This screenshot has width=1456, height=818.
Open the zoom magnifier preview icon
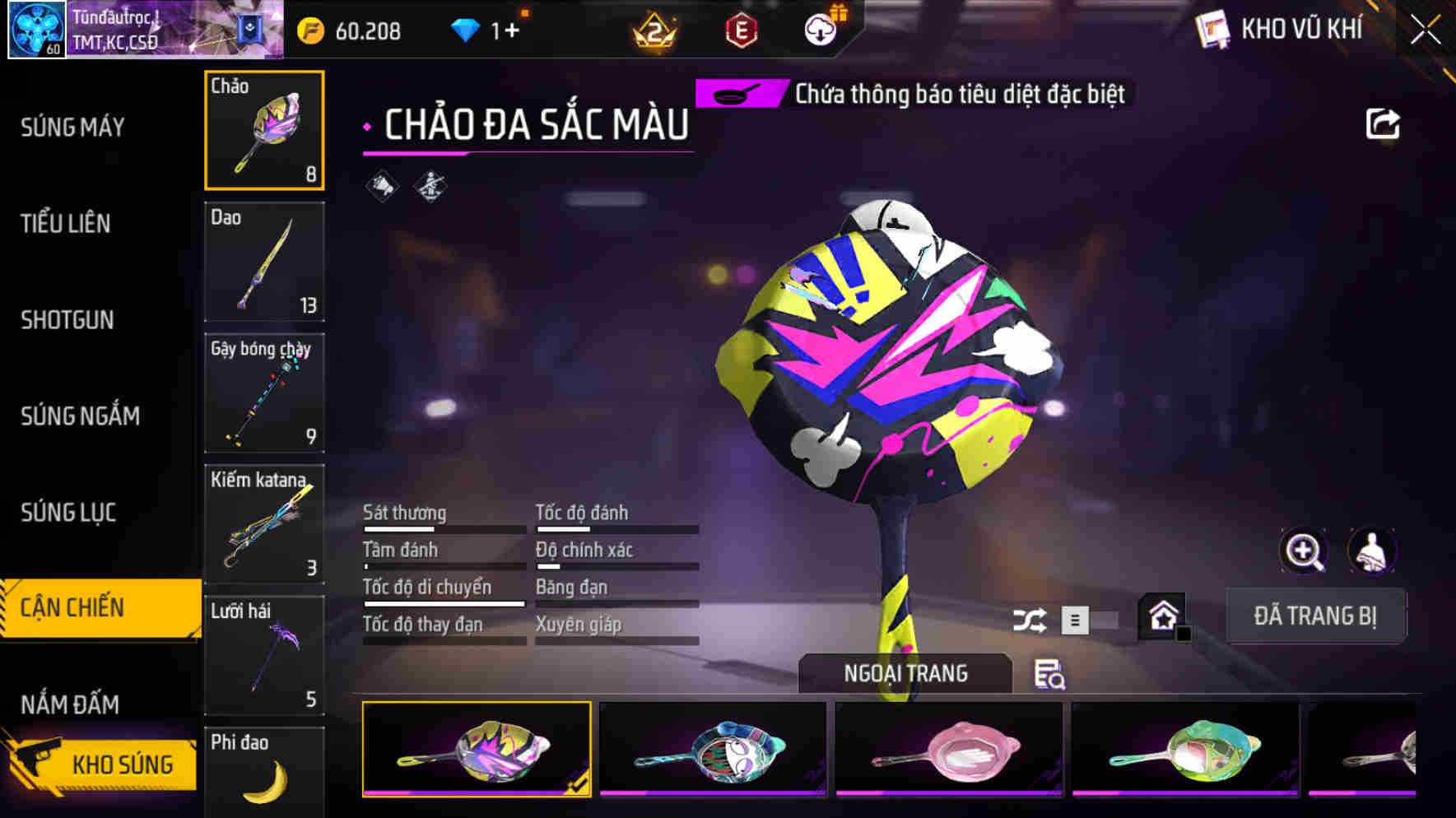[x=1305, y=551]
